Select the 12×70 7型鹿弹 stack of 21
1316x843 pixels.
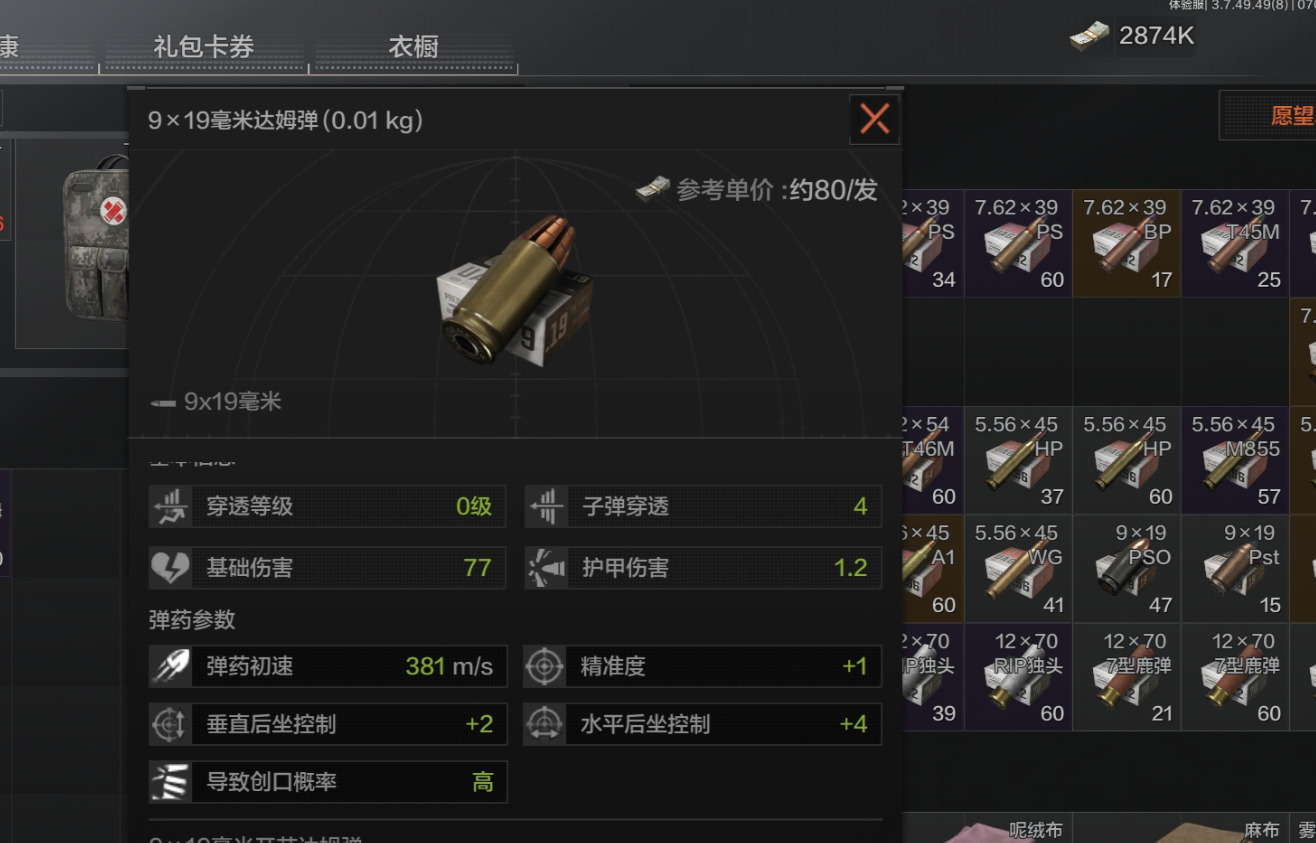(x=1126, y=677)
